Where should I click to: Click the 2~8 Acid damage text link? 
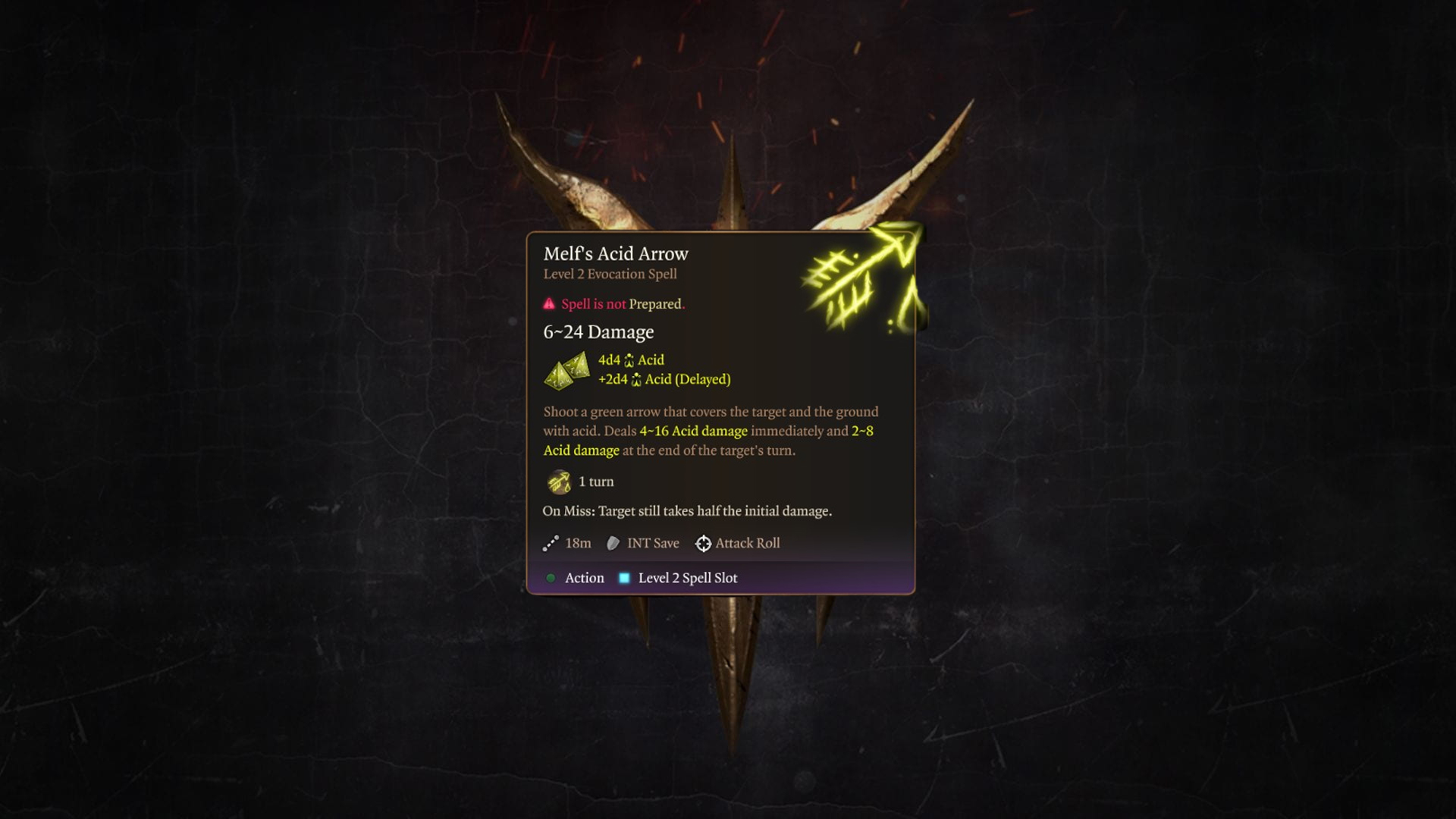(581, 450)
